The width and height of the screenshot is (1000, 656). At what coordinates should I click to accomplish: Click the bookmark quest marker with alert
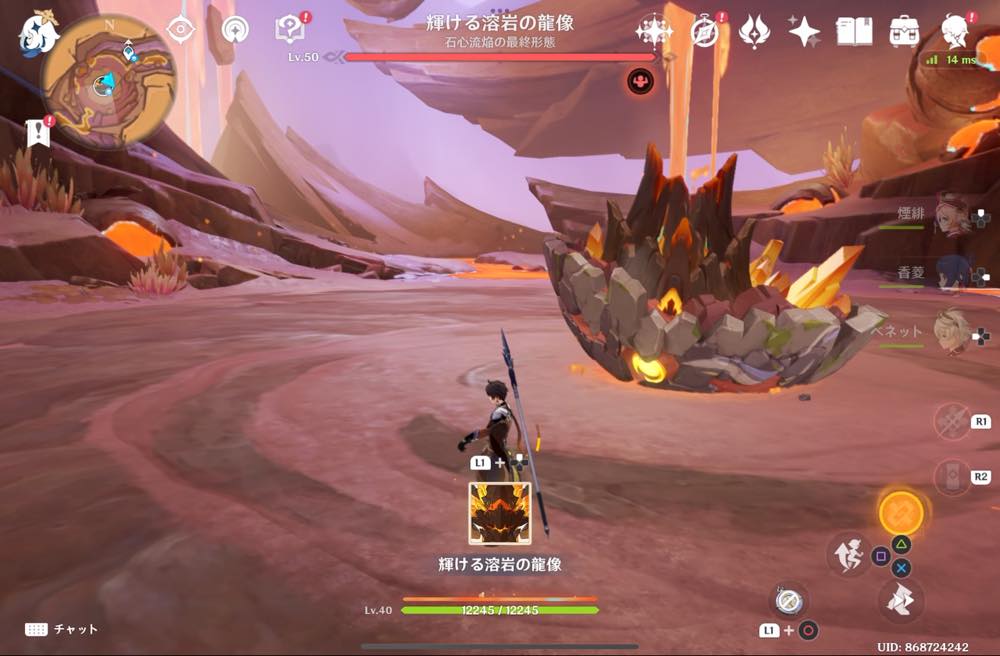[x=39, y=131]
